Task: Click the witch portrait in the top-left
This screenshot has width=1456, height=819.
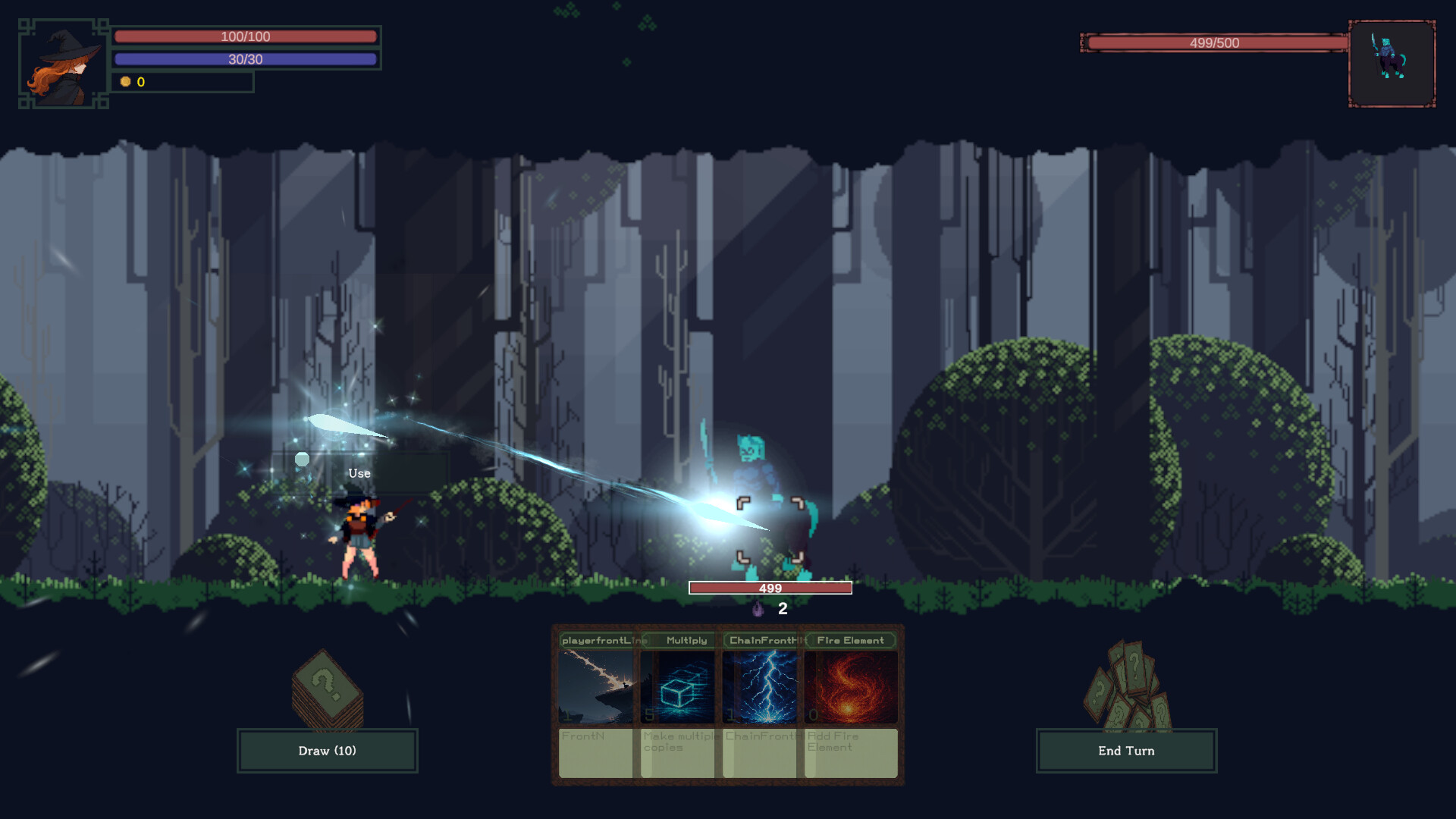Action: pos(64,64)
